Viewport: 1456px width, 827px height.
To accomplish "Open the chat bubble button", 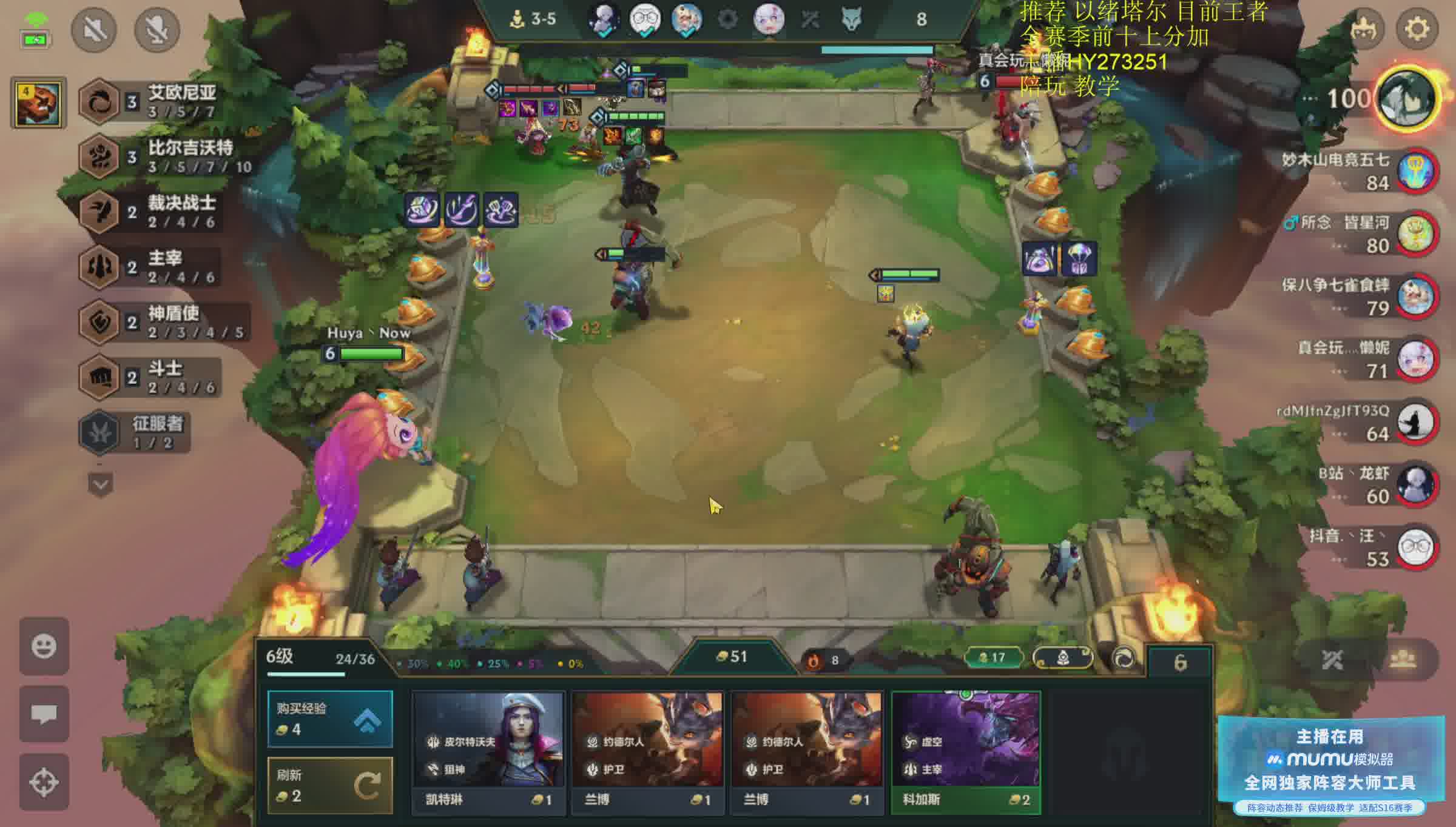I will (44, 714).
